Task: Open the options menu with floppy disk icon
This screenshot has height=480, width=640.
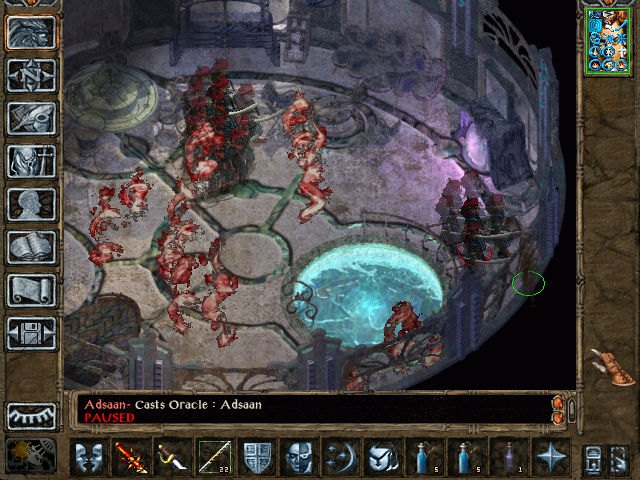Action: point(31,333)
